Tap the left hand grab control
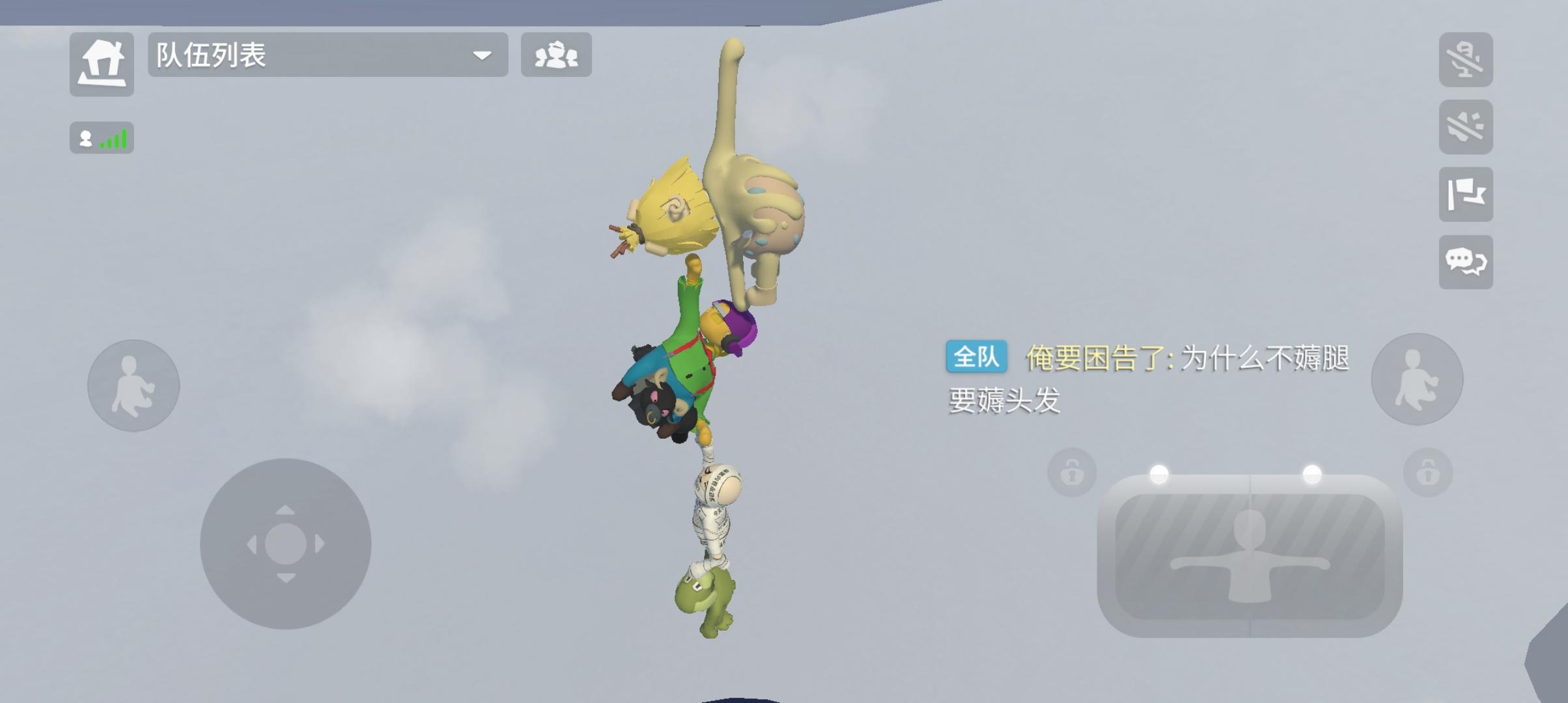Screen dimensions: 1568x703 [133, 385]
